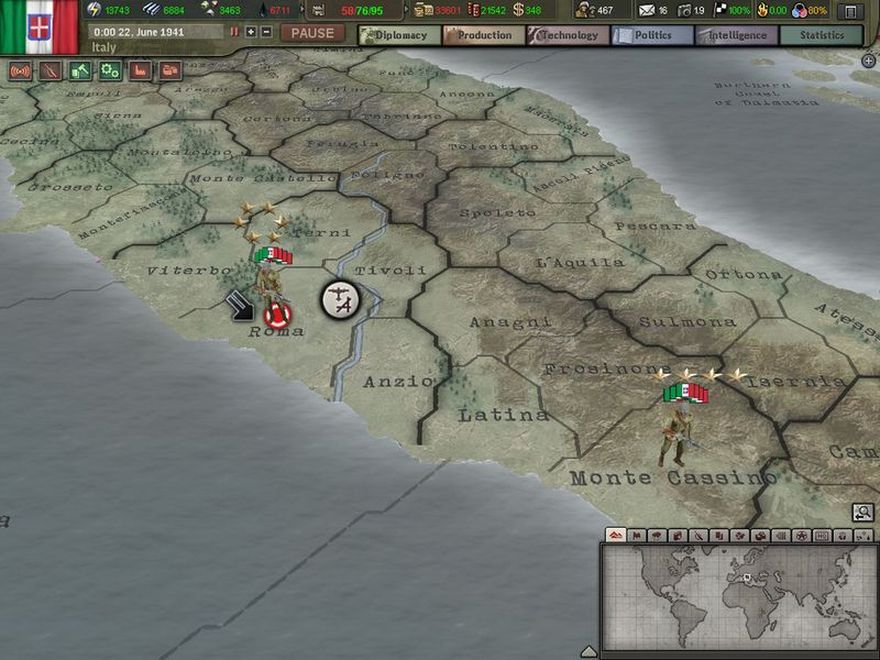The height and width of the screenshot is (660, 880).
Task: Click the PAUSE button
Action: (313, 33)
